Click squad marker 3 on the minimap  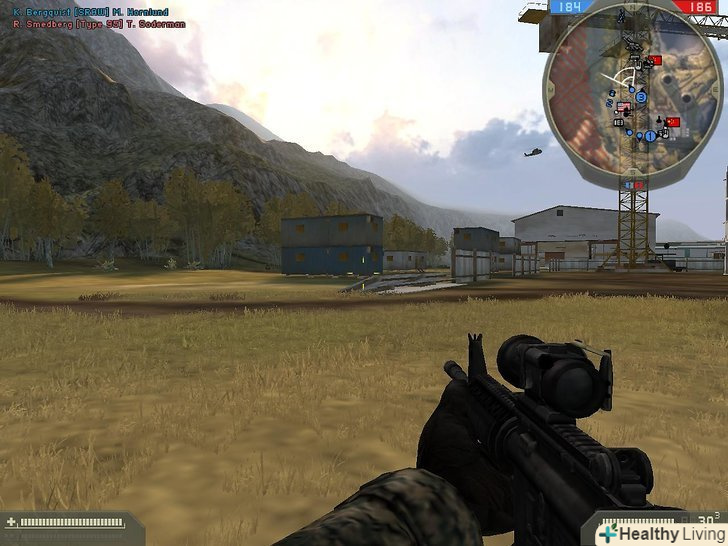642,97
